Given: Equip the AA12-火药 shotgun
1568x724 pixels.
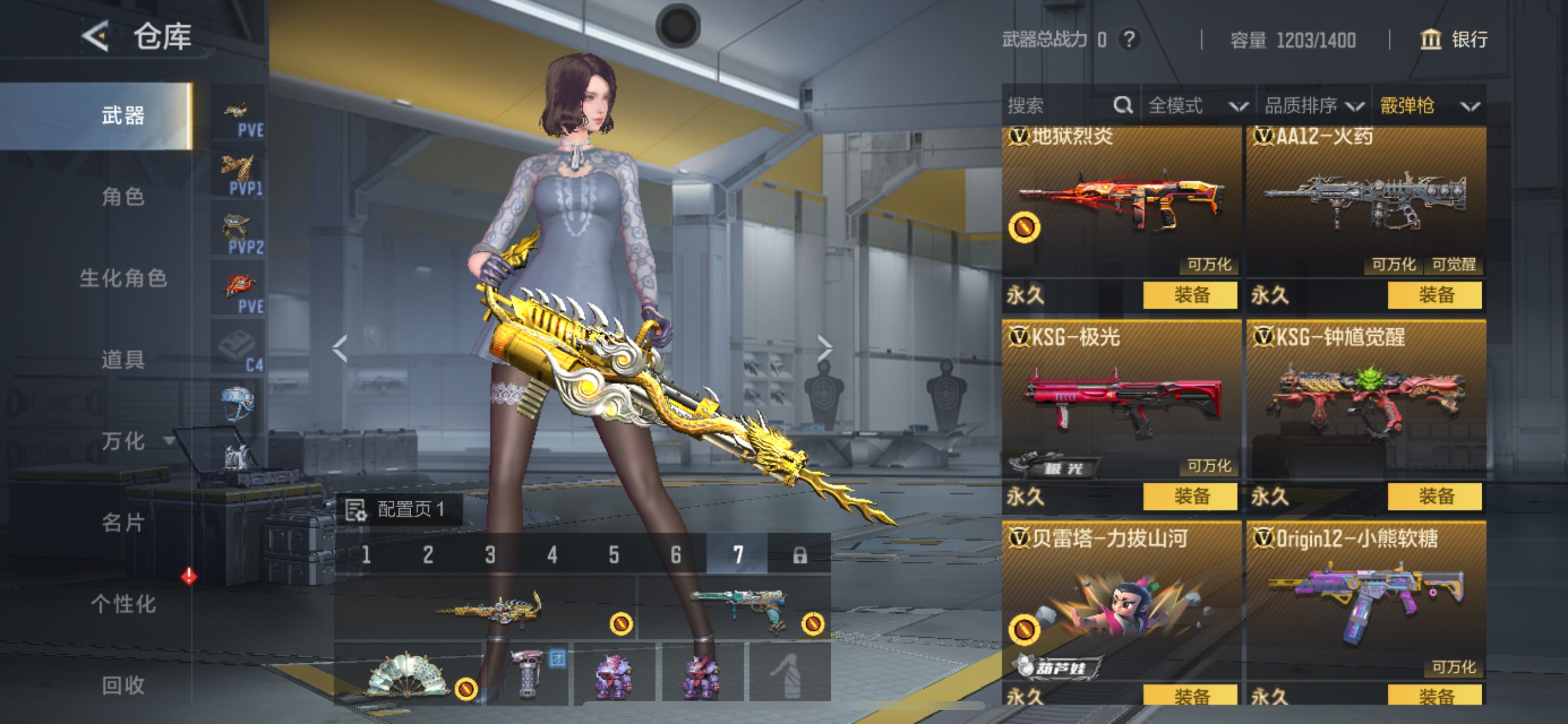Looking at the screenshot, I should pyautogui.click(x=1434, y=295).
